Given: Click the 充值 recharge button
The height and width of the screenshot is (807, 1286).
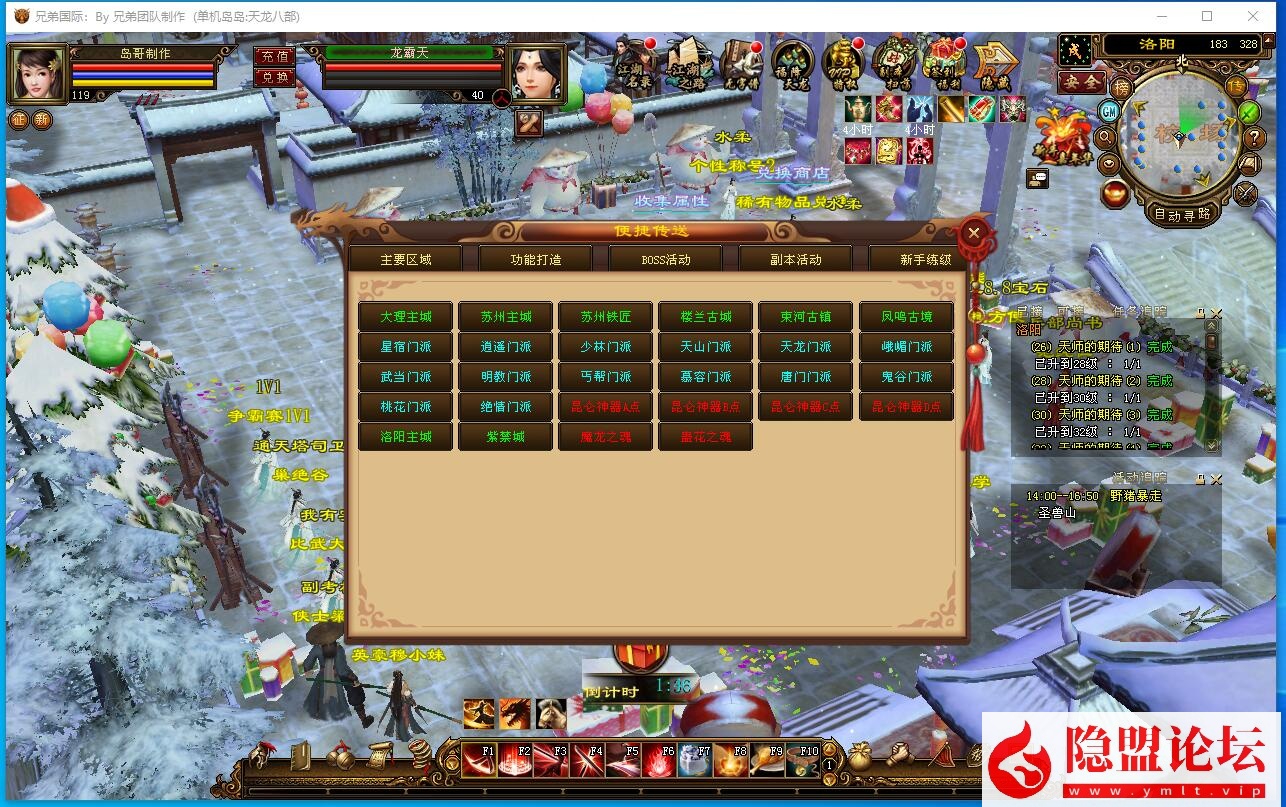Looking at the screenshot, I should [x=275, y=57].
